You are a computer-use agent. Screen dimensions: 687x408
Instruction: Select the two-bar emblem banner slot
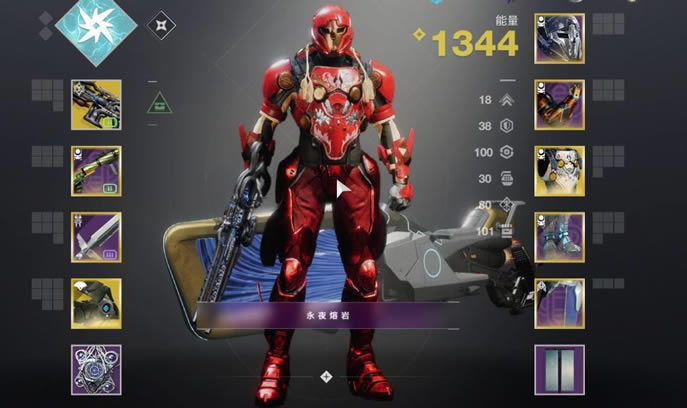(x=559, y=369)
